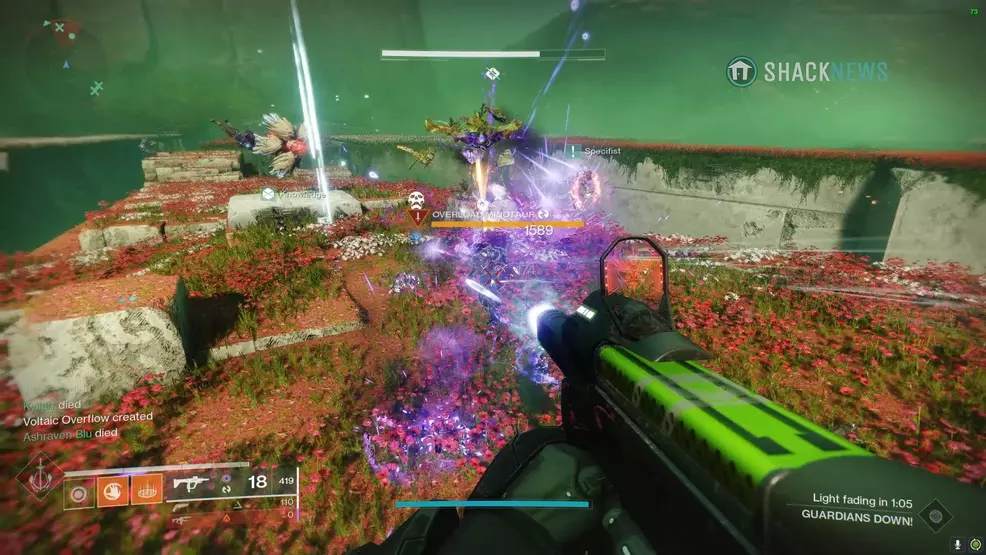This screenshot has width=986, height=555.
Task: Click the green circular overlay status icon
Action: pyautogui.click(x=974, y=544)
